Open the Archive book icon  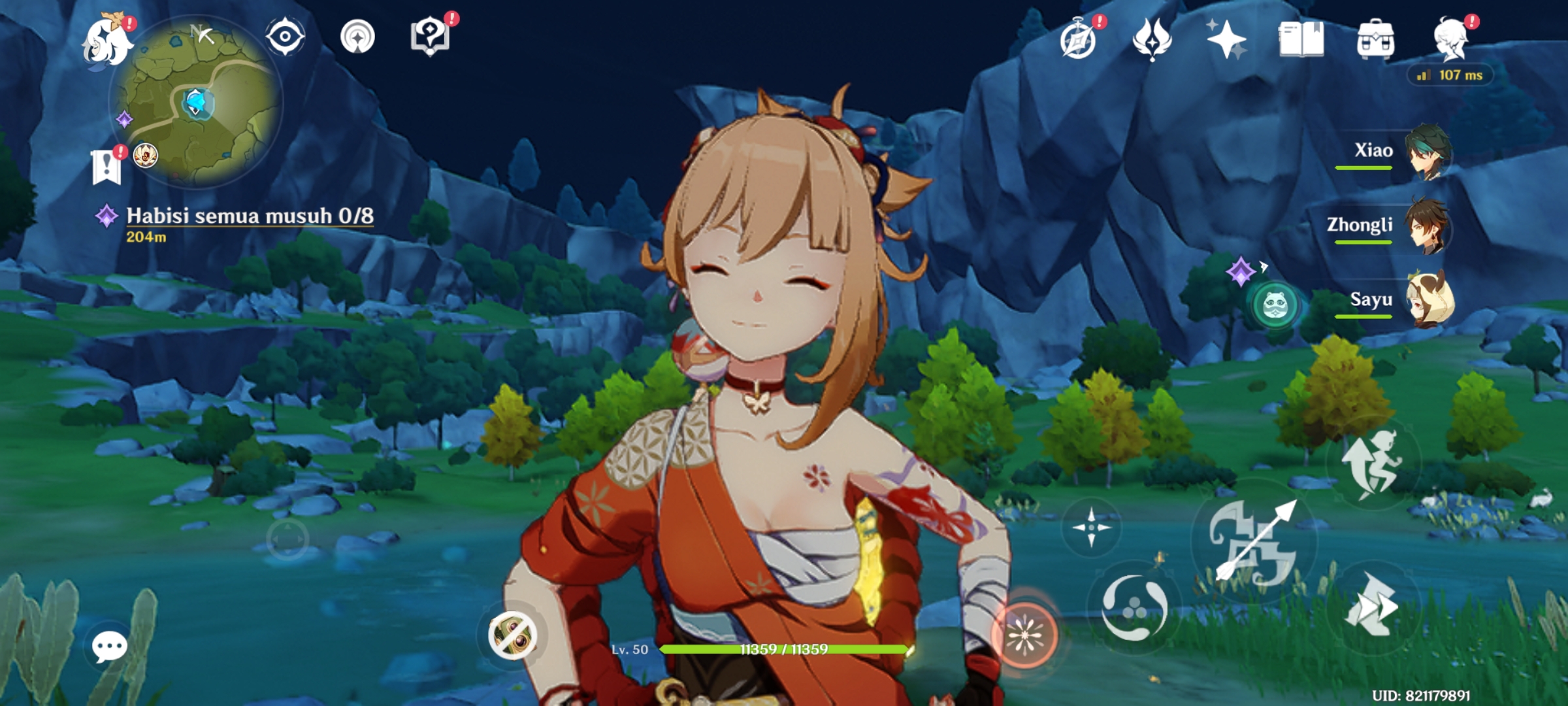pos(1300,39)
